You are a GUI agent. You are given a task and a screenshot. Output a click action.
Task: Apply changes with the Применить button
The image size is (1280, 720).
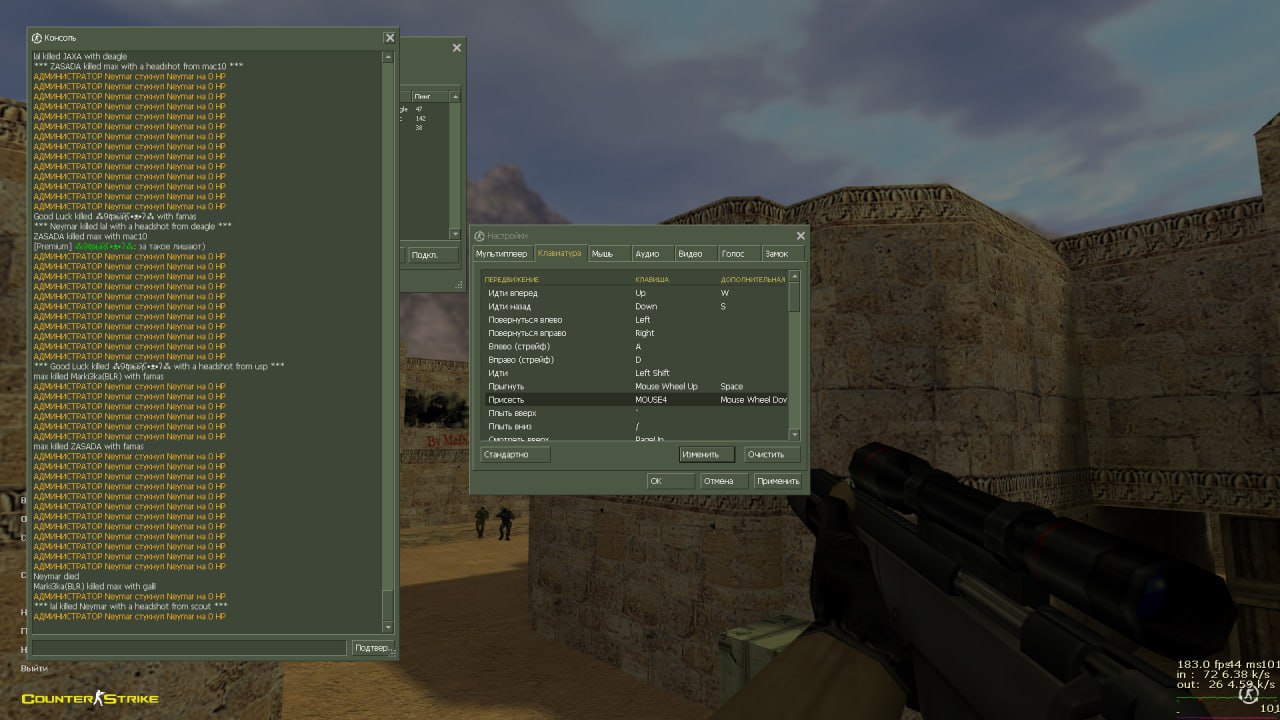(x=777, y=481)
